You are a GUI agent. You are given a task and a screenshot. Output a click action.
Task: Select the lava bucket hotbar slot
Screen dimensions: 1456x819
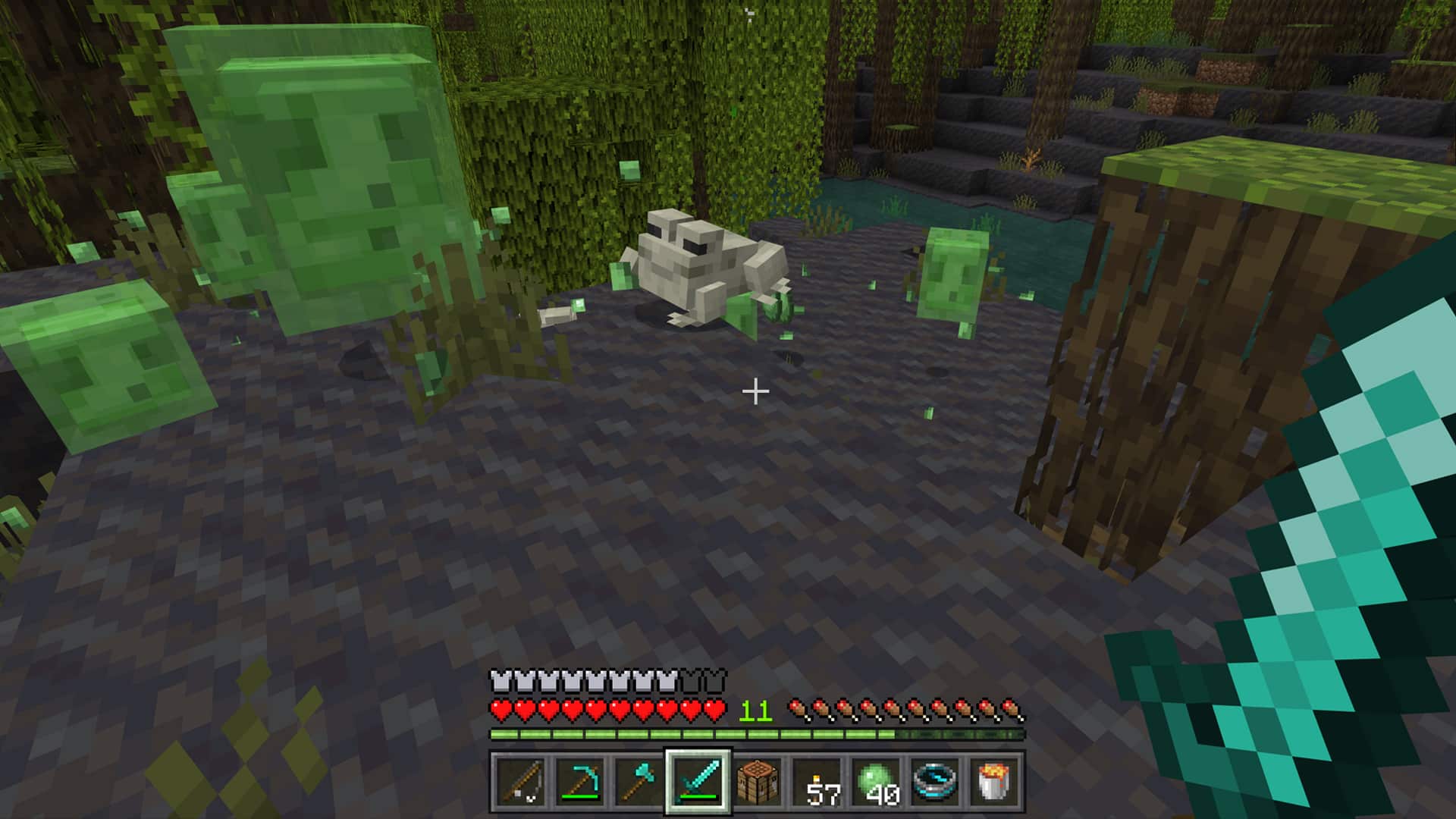994,780
